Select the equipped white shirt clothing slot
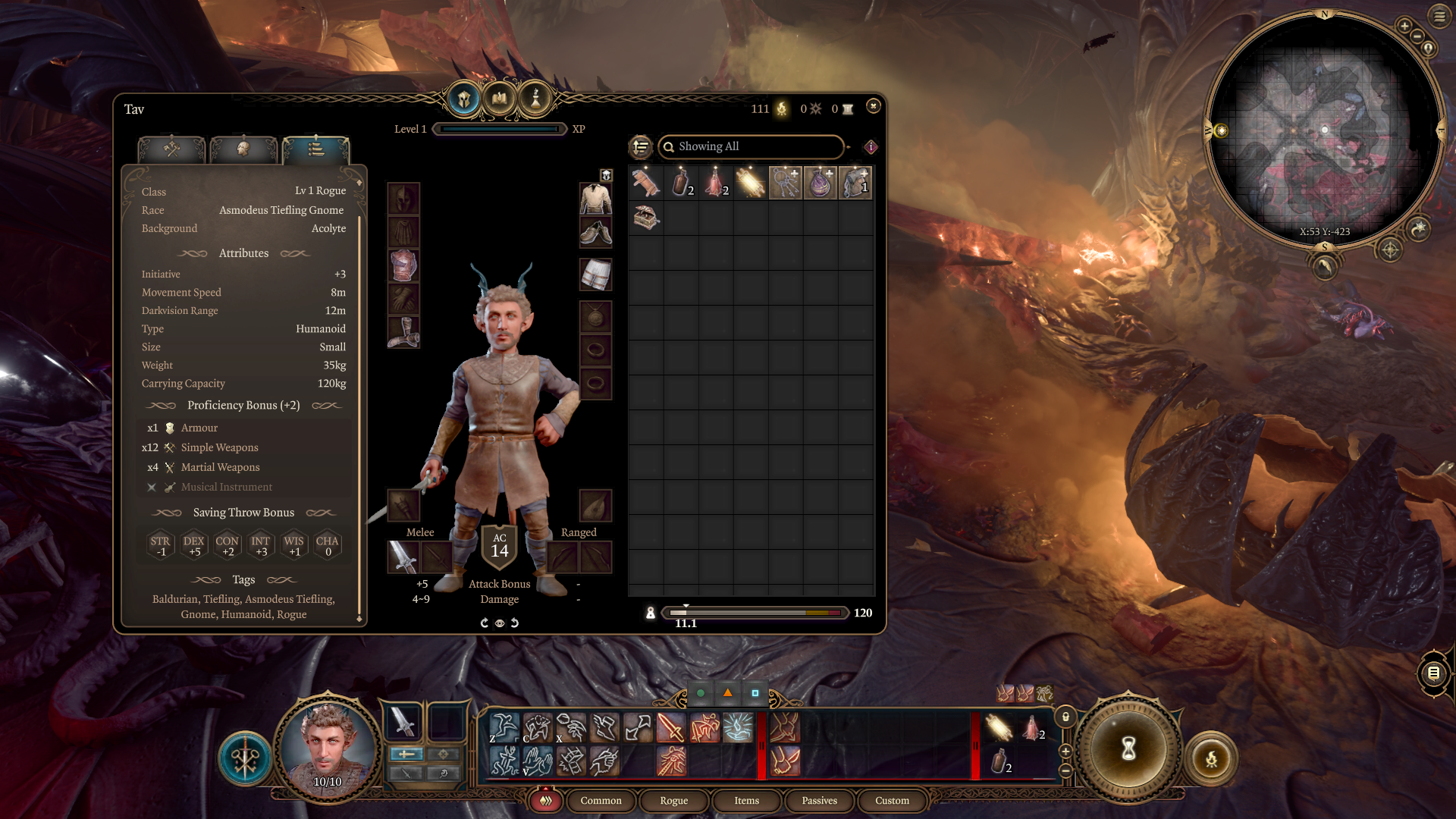The image size is (1456, 819). tap(596, 199)
